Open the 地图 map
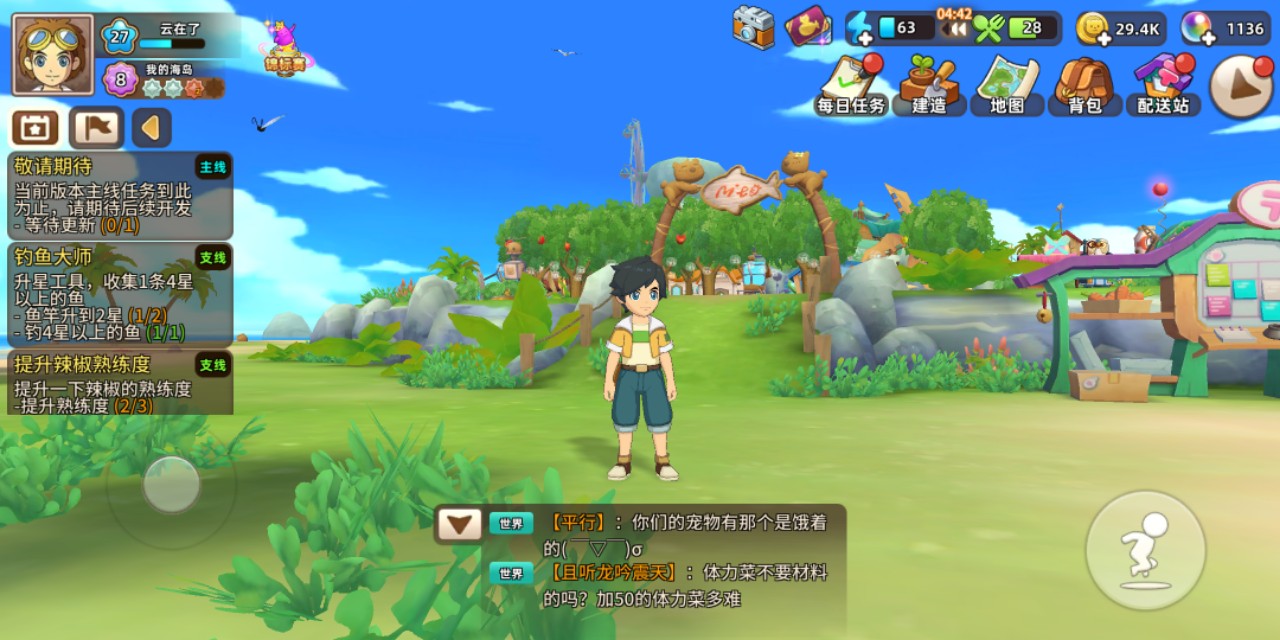1280x640 pixels. coord(1007,84)
